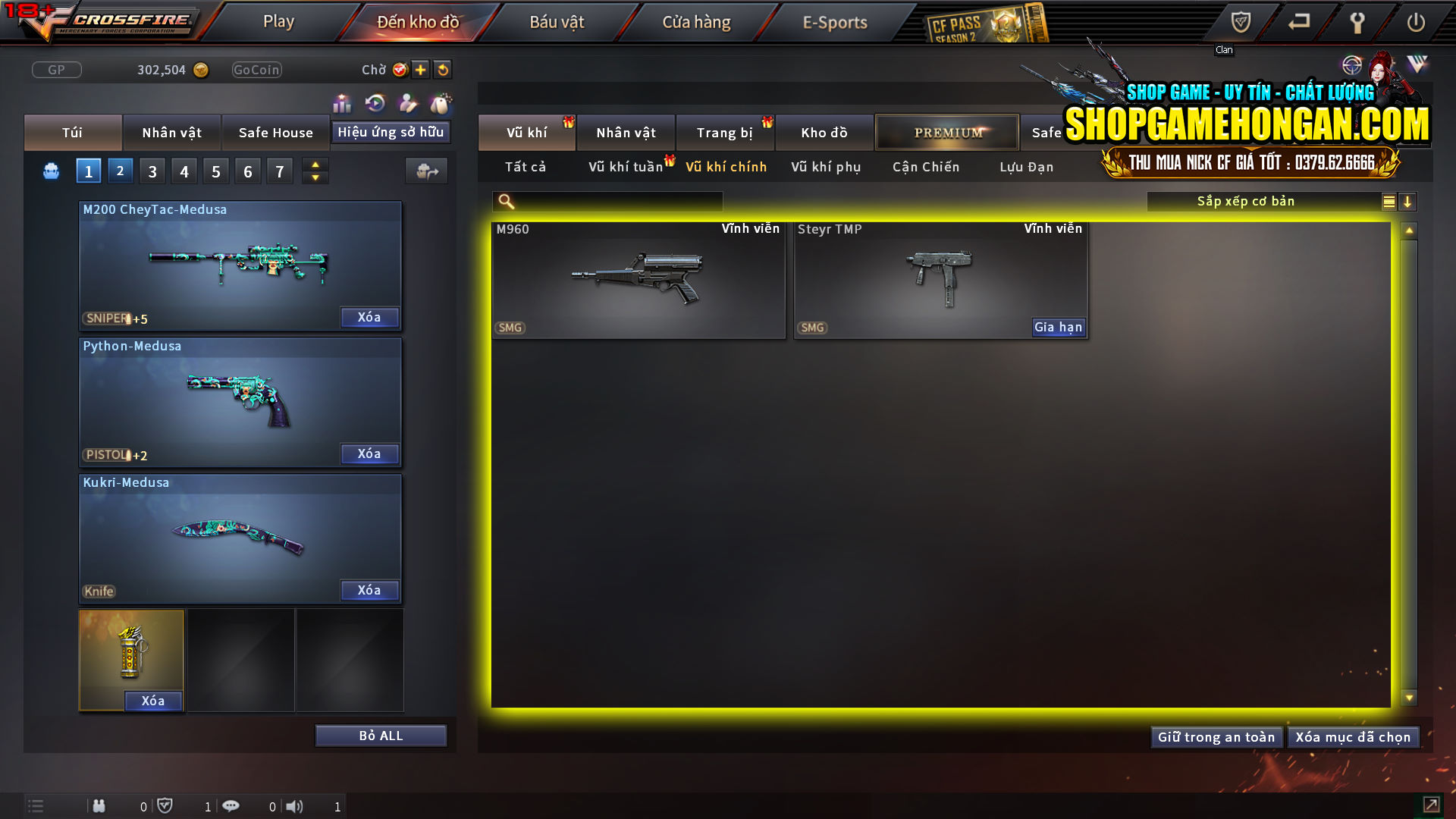Screen dimensions: 1456x819
Task: Select the Cận Chiến weapon category tab
Action: click(x=925, y=167)
